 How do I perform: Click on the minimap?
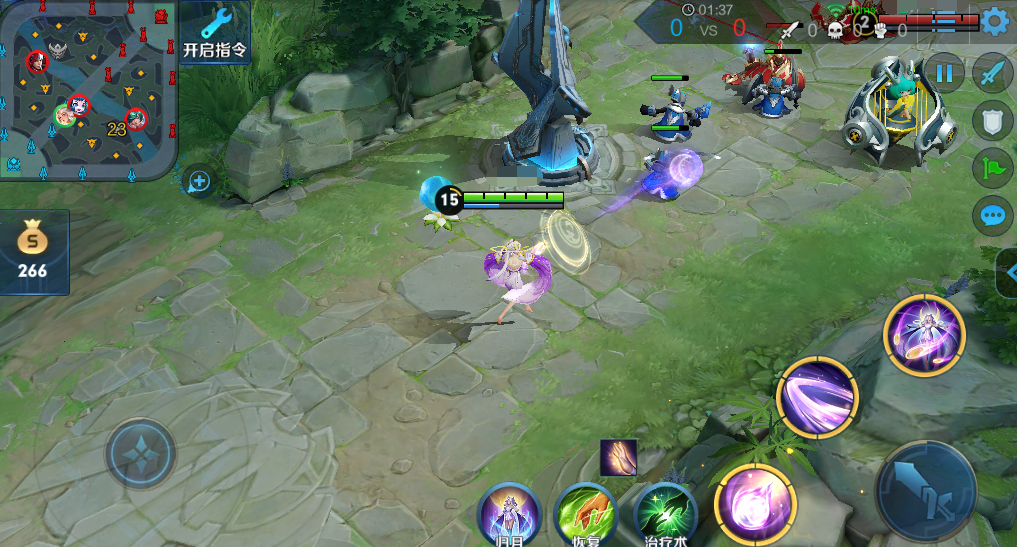click(x=88, y=90)
